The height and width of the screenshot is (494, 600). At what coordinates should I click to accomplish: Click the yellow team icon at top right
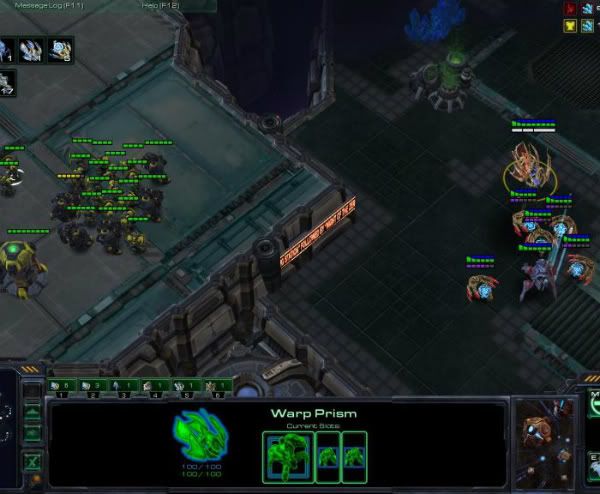click(x=570, y=26)
